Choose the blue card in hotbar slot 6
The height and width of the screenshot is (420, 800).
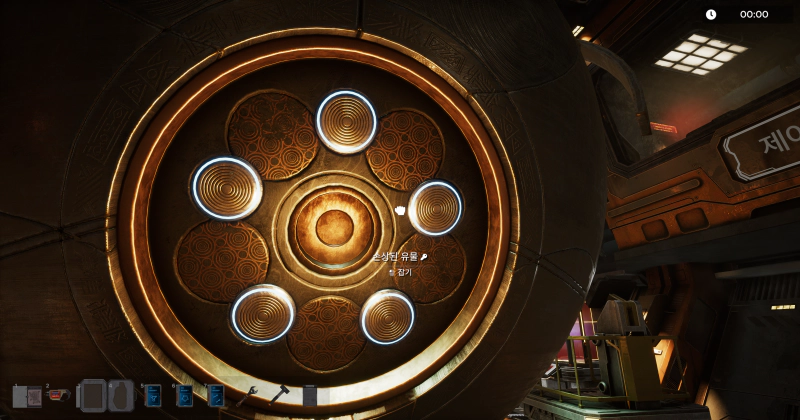click(184, 396)
